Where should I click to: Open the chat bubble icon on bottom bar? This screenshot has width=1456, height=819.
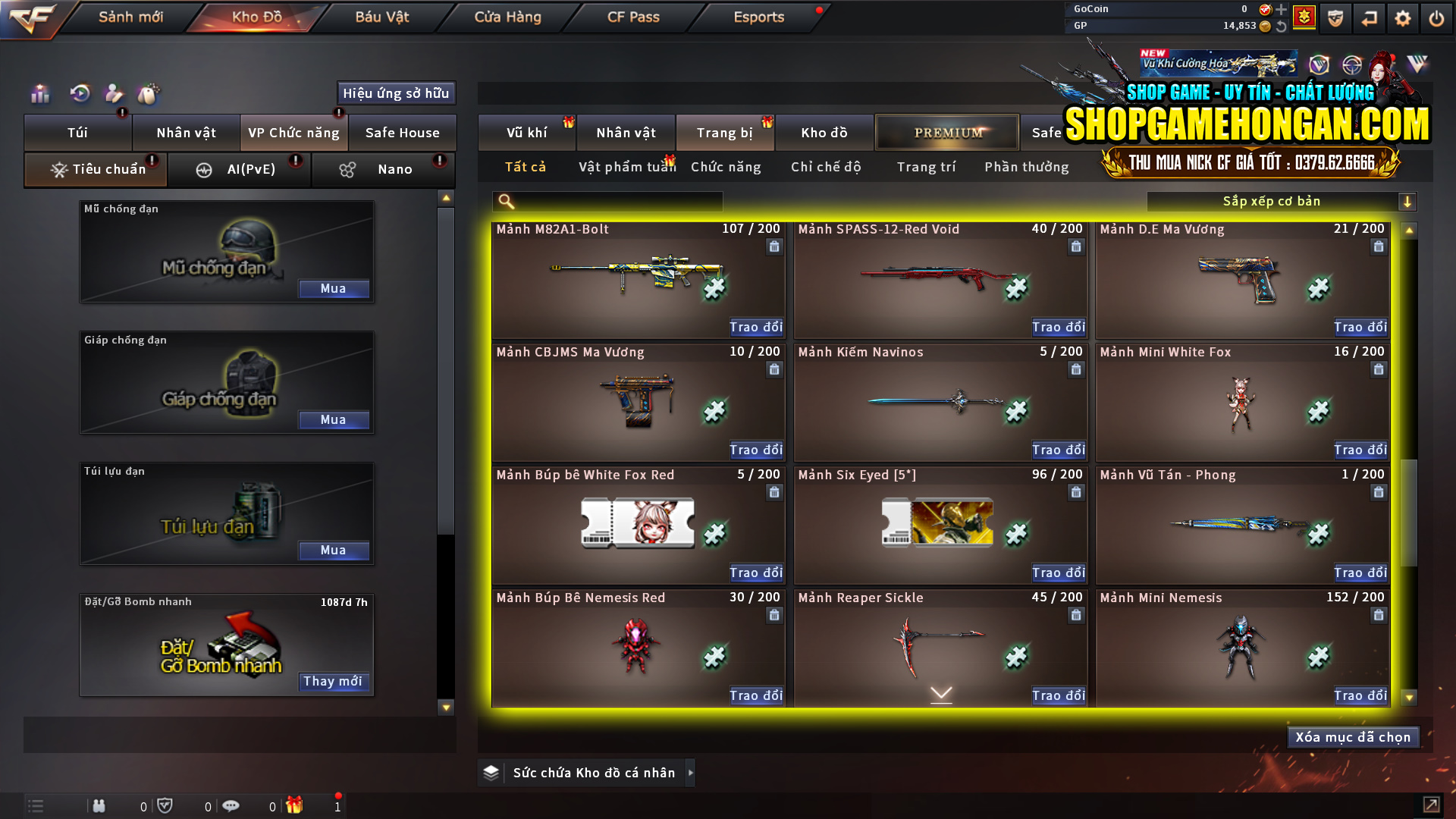pos(231,805)
